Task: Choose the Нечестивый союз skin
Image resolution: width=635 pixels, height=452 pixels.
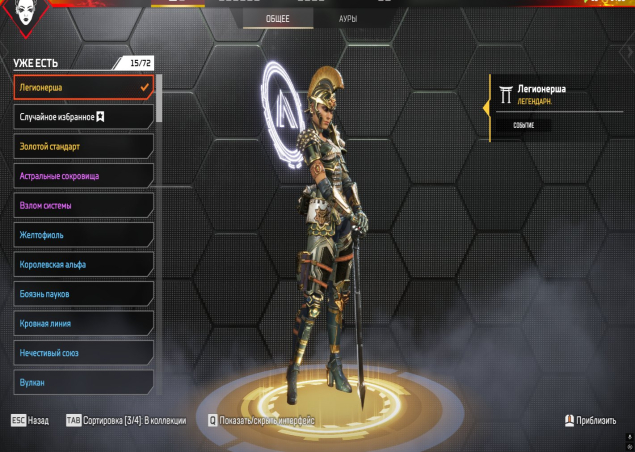Action: 83,353
